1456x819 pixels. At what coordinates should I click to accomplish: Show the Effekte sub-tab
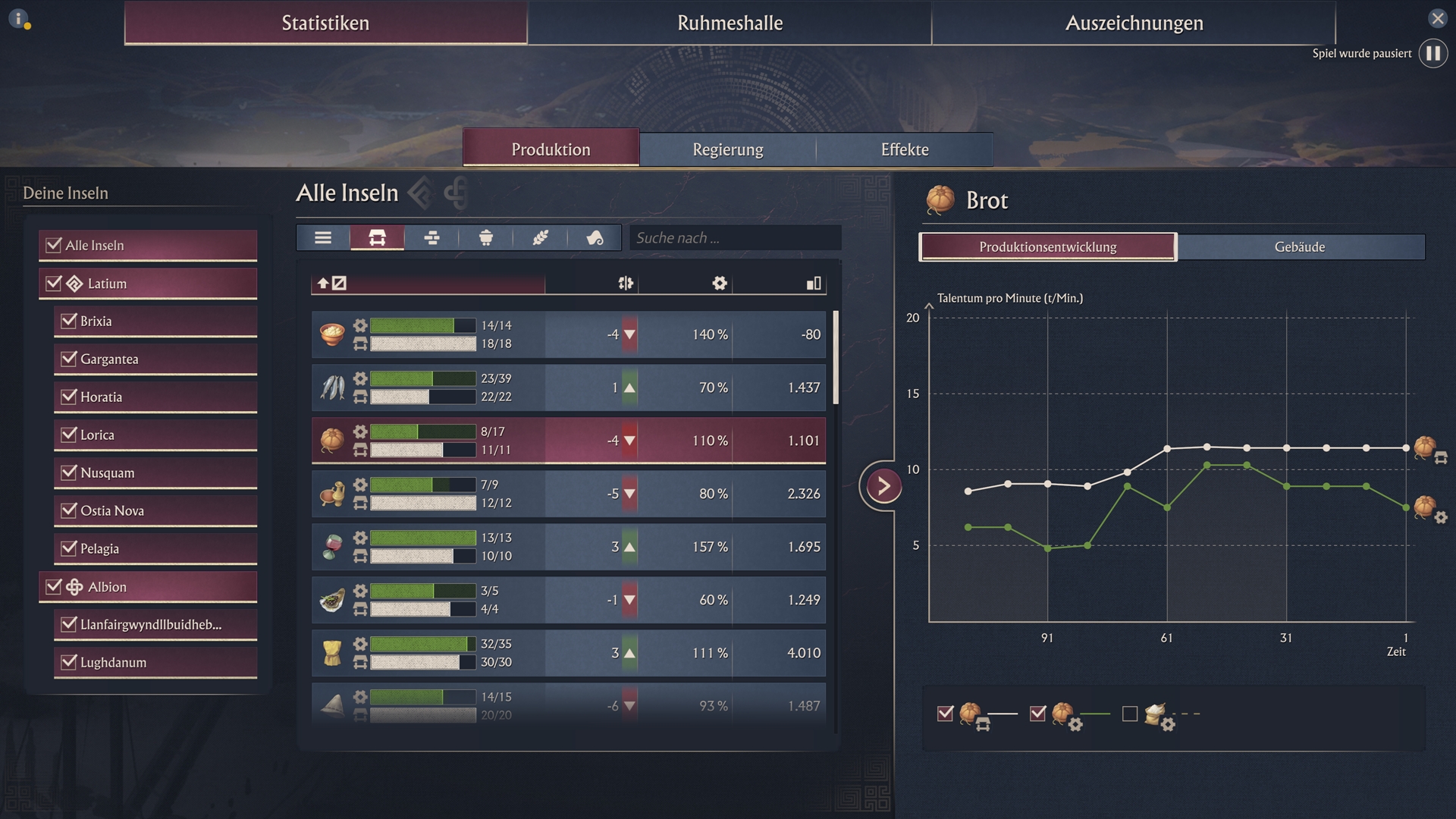904,149
